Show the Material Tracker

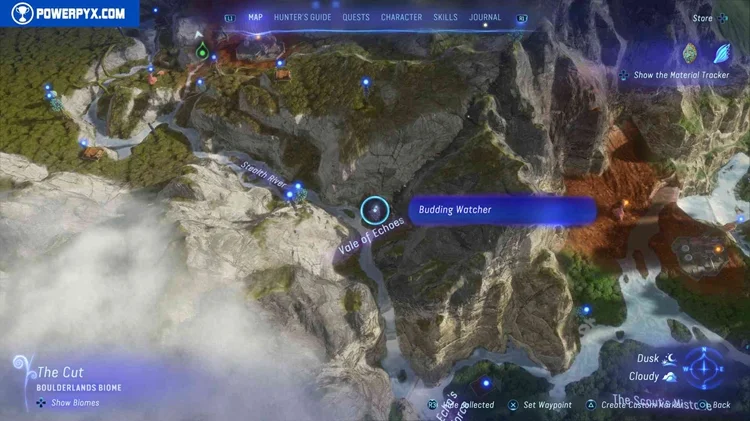(x=678, y=75)
